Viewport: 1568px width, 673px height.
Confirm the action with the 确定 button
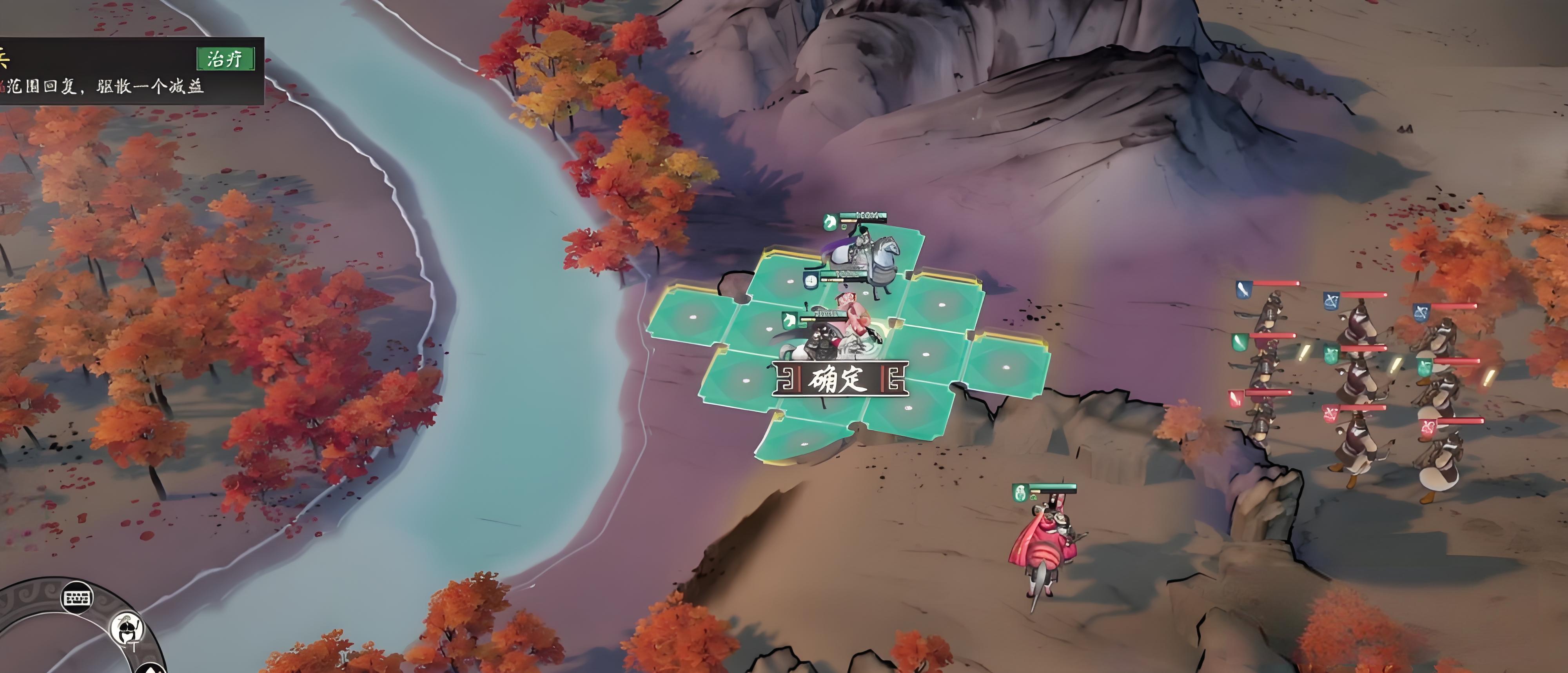point(840,379)
